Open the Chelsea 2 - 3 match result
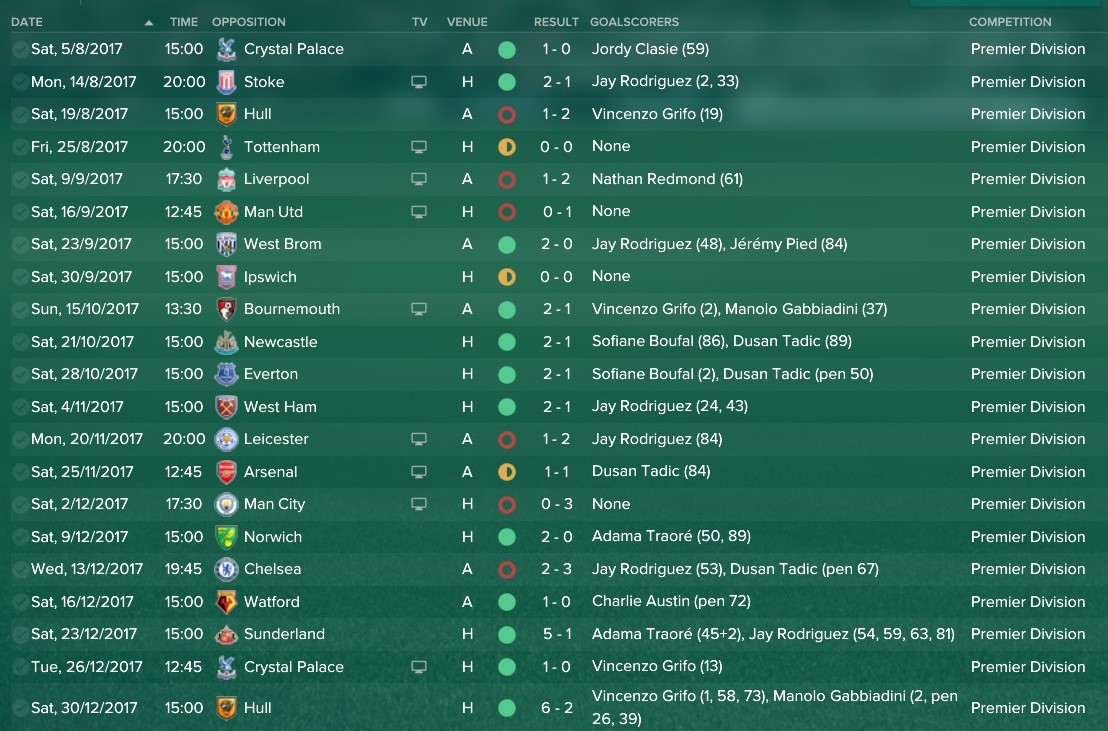 click(556, 569)
